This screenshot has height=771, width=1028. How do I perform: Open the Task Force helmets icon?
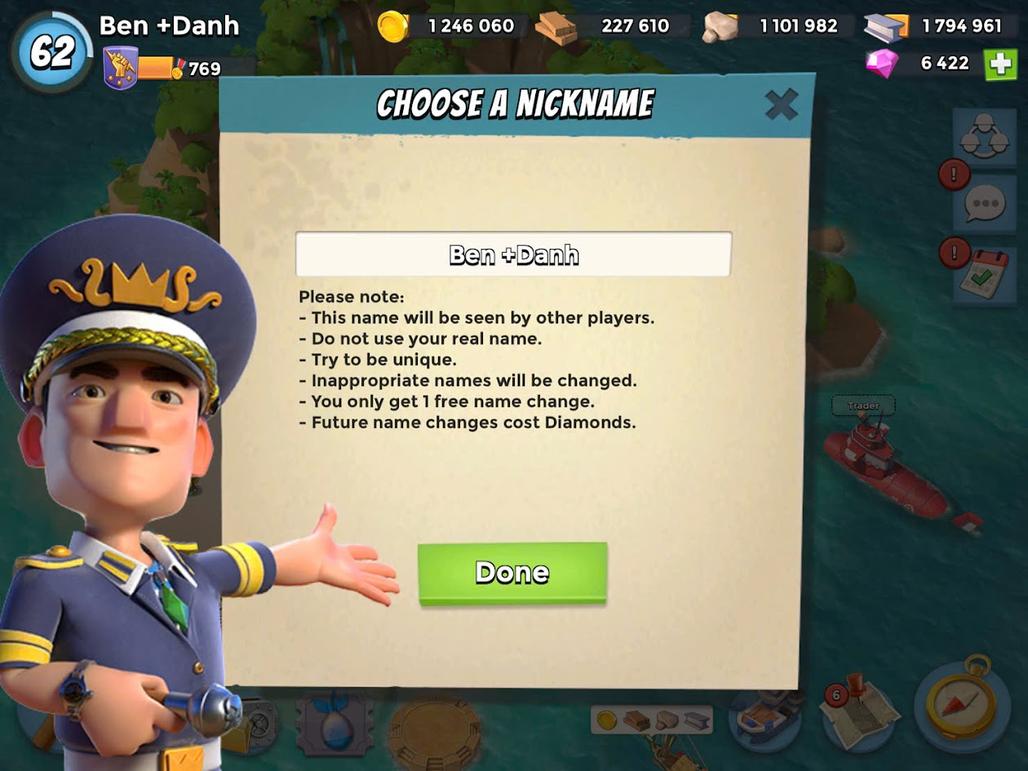click(983, 139)
